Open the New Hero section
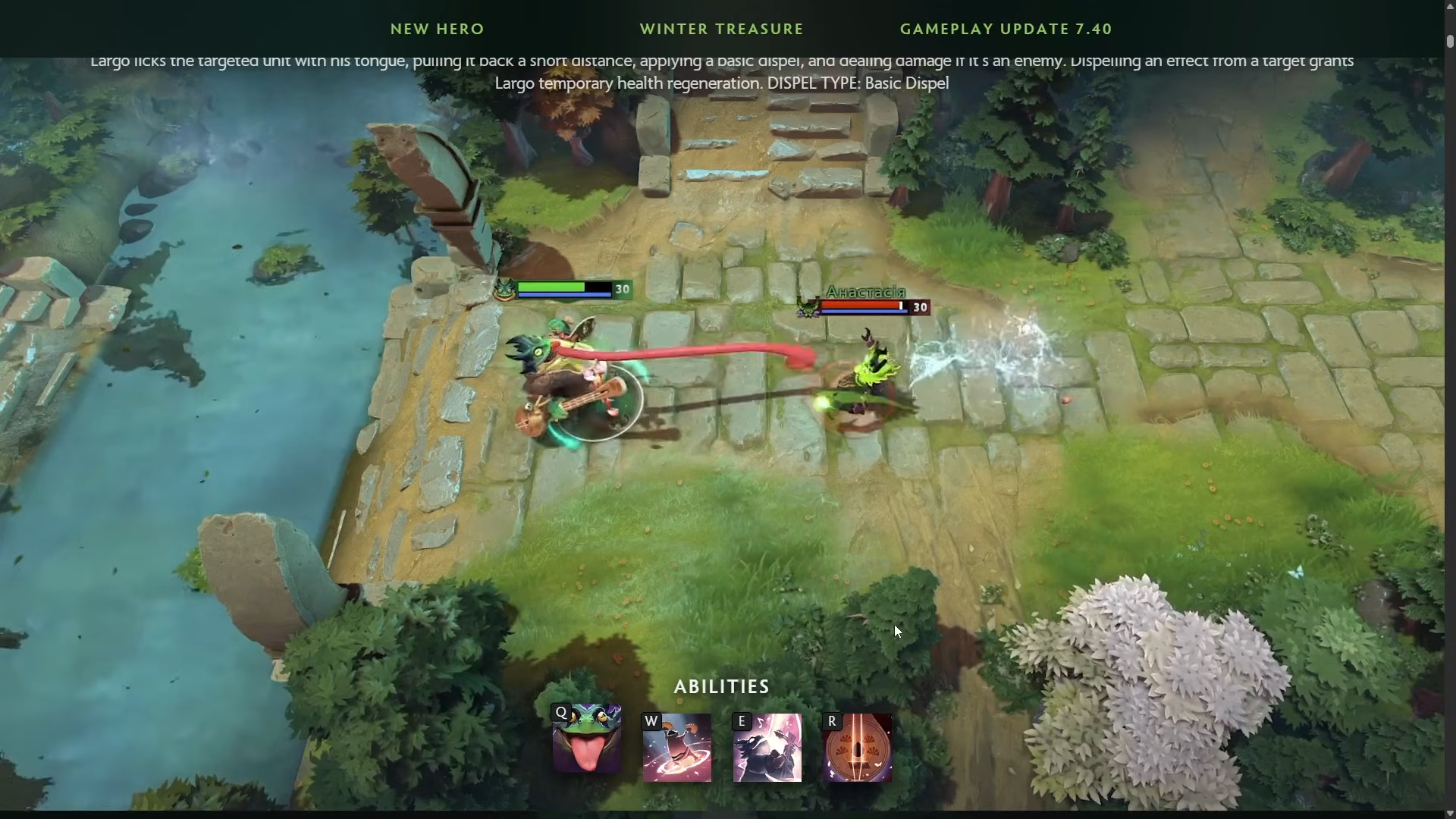The width and height of the screenshot is (1456, 819). [x=437, y=29]
